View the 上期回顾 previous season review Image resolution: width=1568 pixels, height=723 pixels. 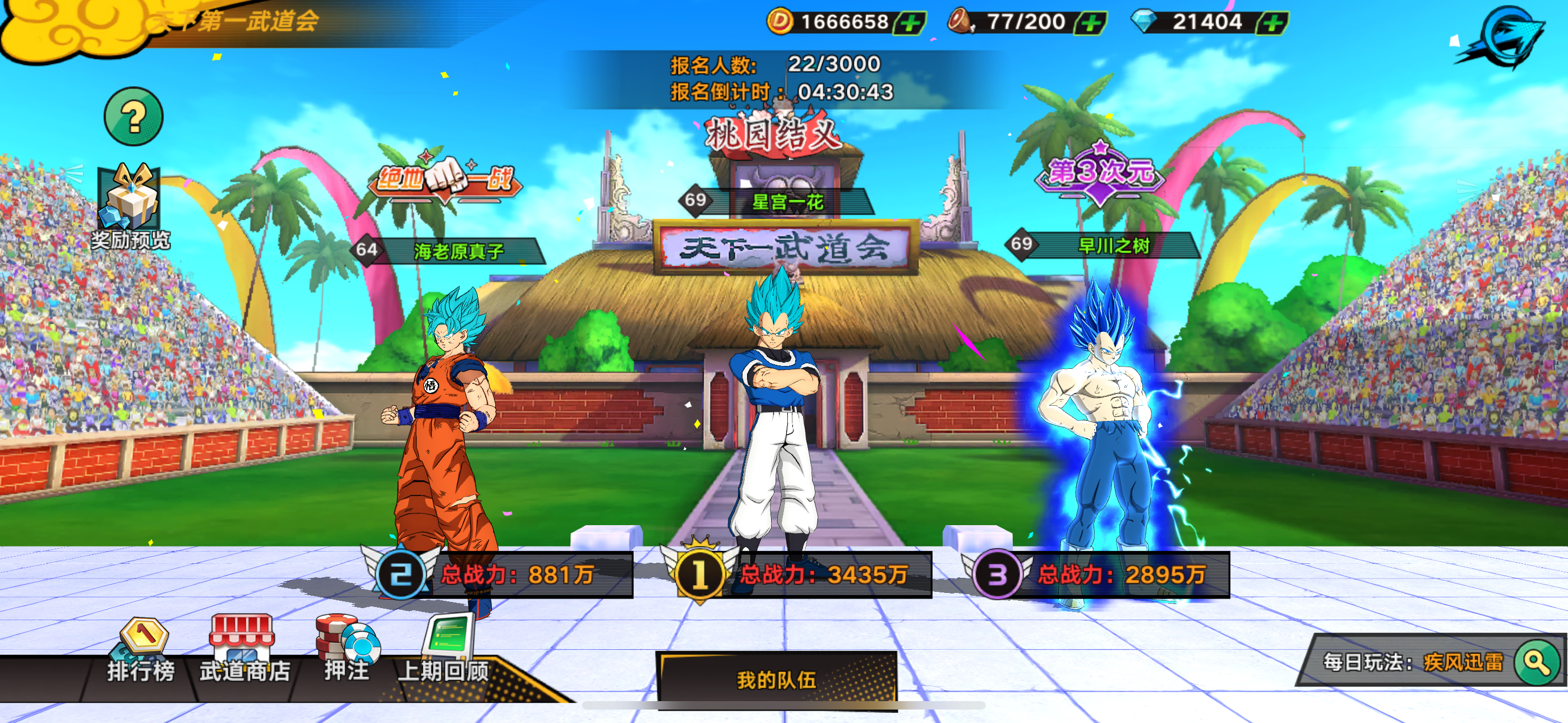[x=445, y=650]
